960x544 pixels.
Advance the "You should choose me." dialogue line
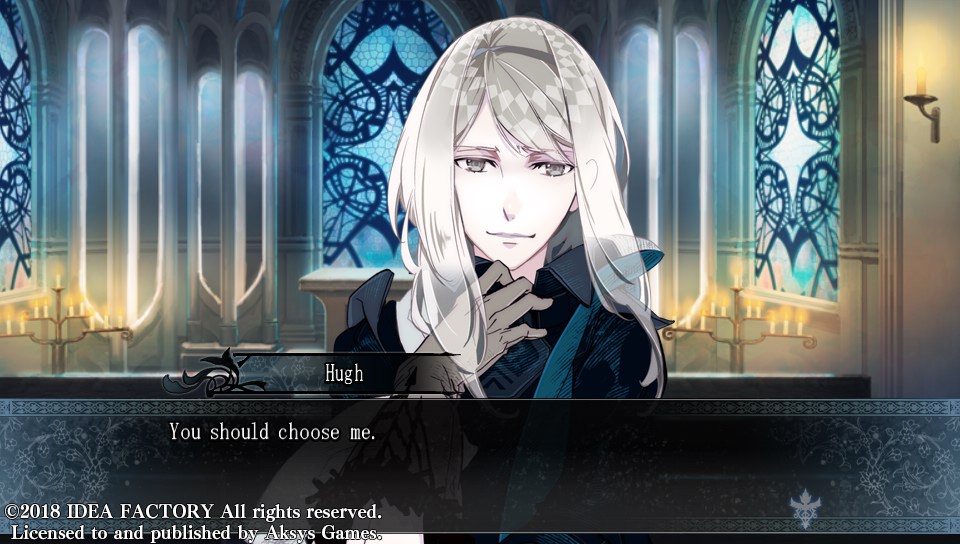point(272,432)
